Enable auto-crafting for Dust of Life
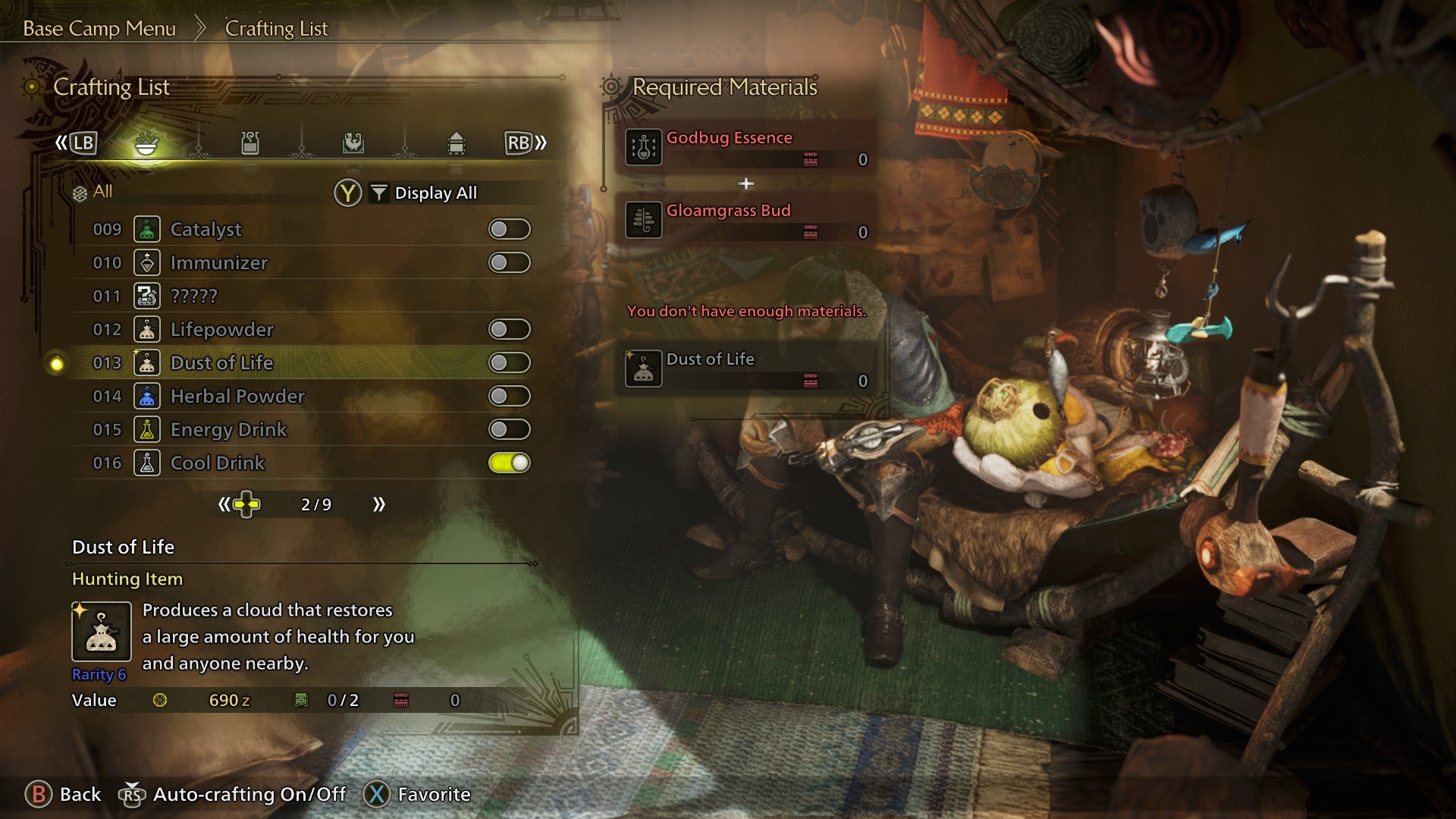 [x=510, y=362]
